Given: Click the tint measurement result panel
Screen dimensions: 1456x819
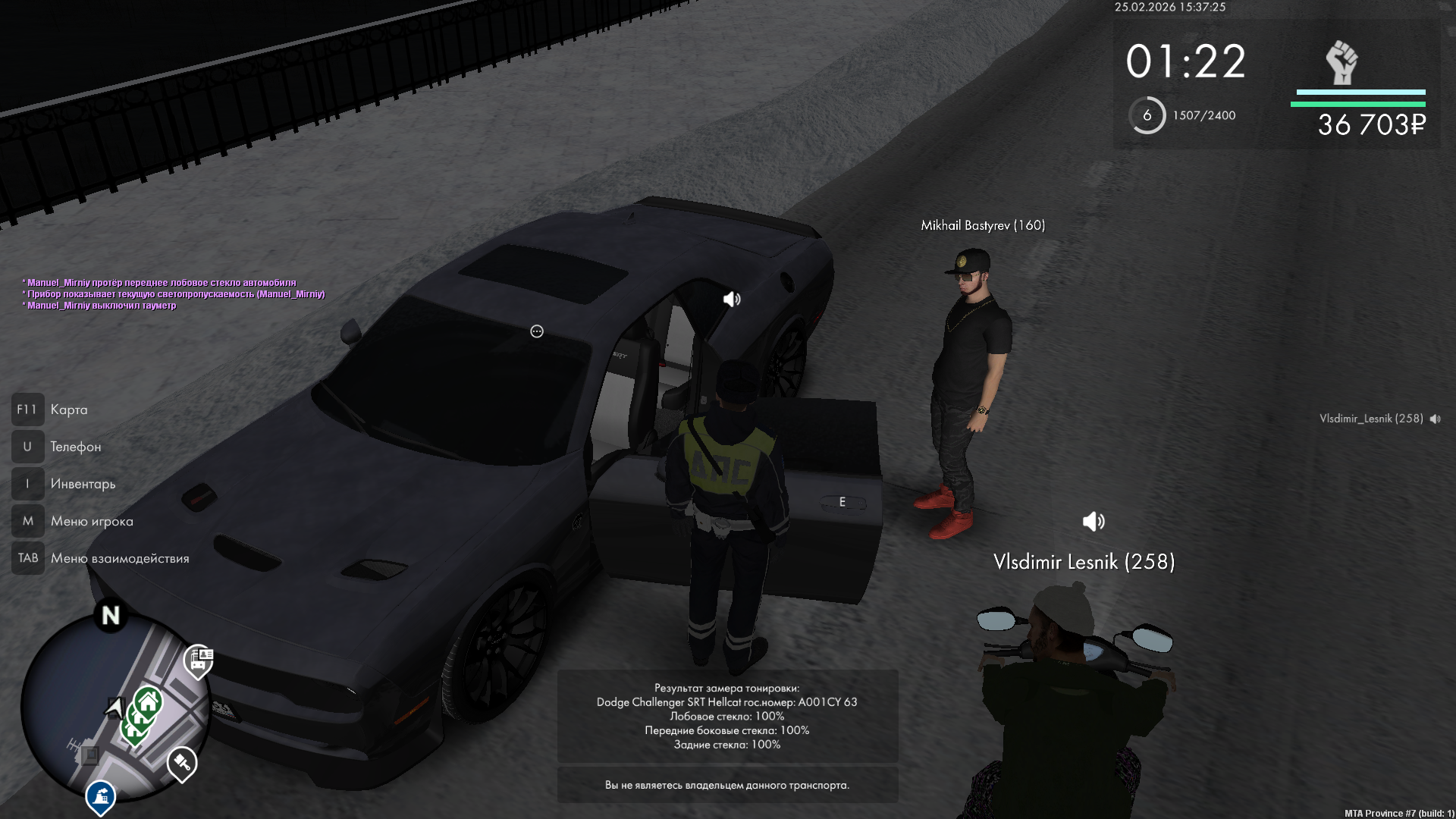Looking at the screenshot, I should click(727, 716).
